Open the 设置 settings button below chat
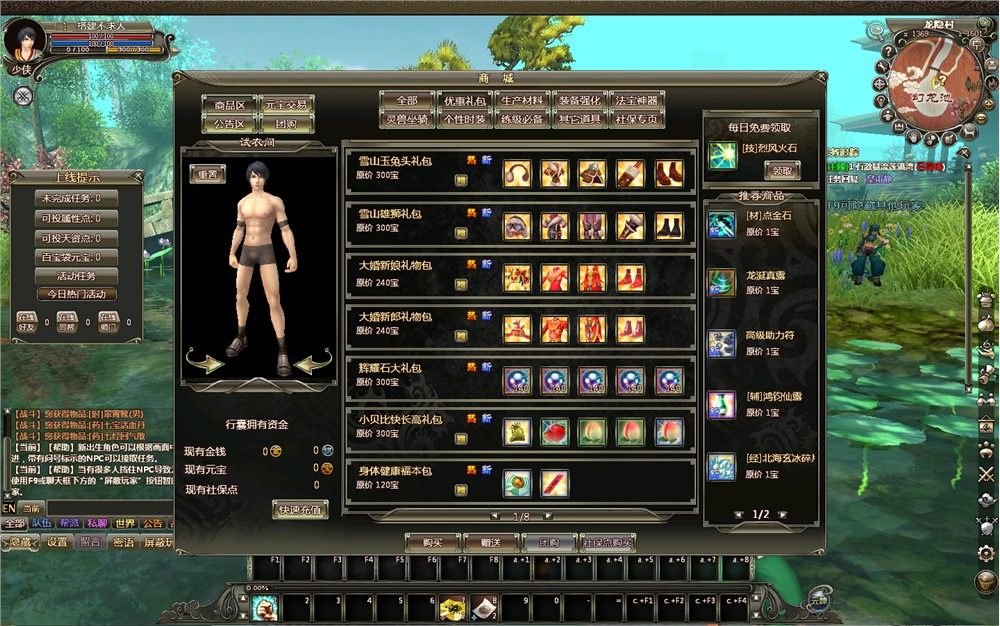 point(57,543)
